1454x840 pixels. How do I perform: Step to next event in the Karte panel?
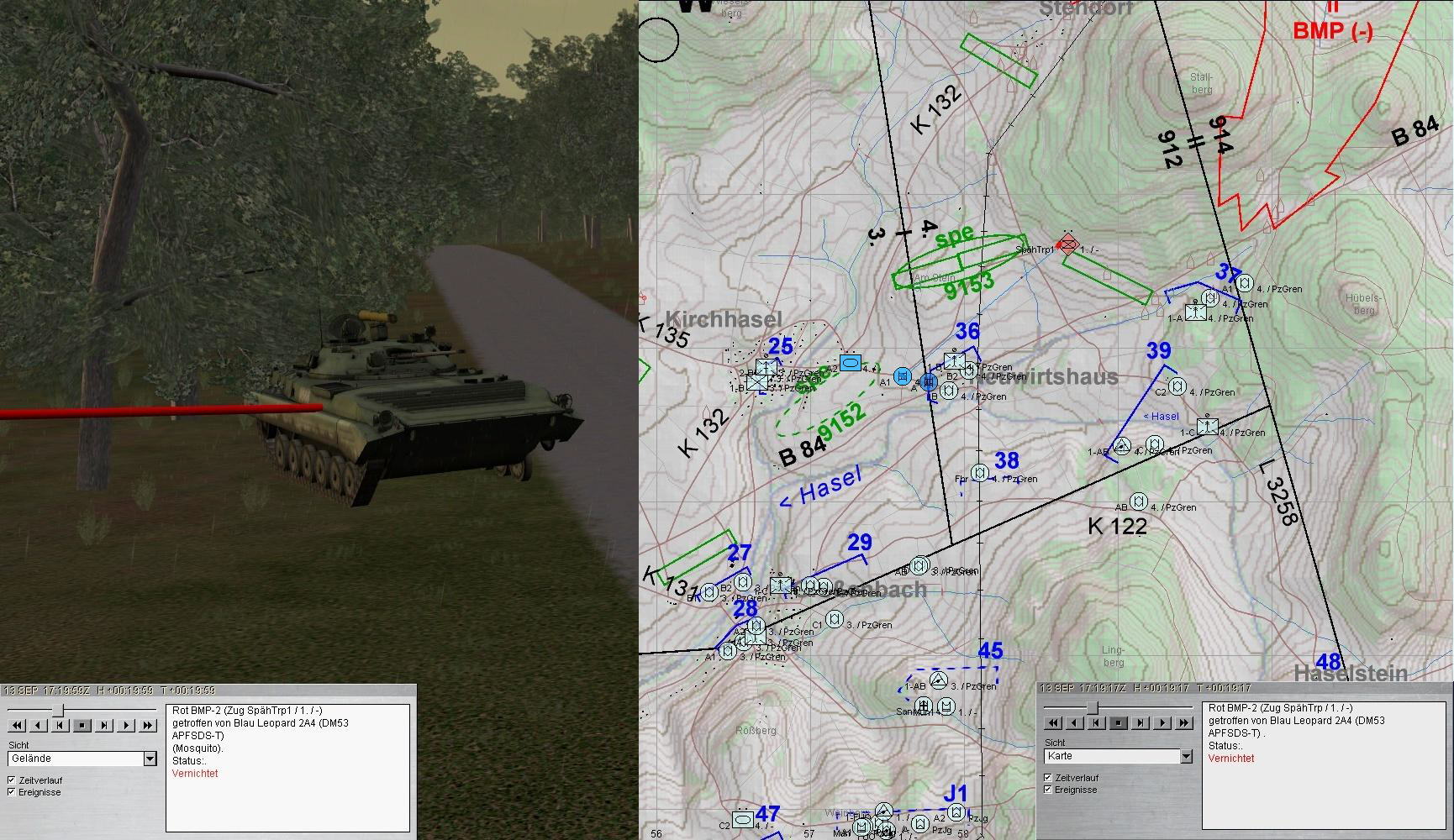tap(1141, 722)
